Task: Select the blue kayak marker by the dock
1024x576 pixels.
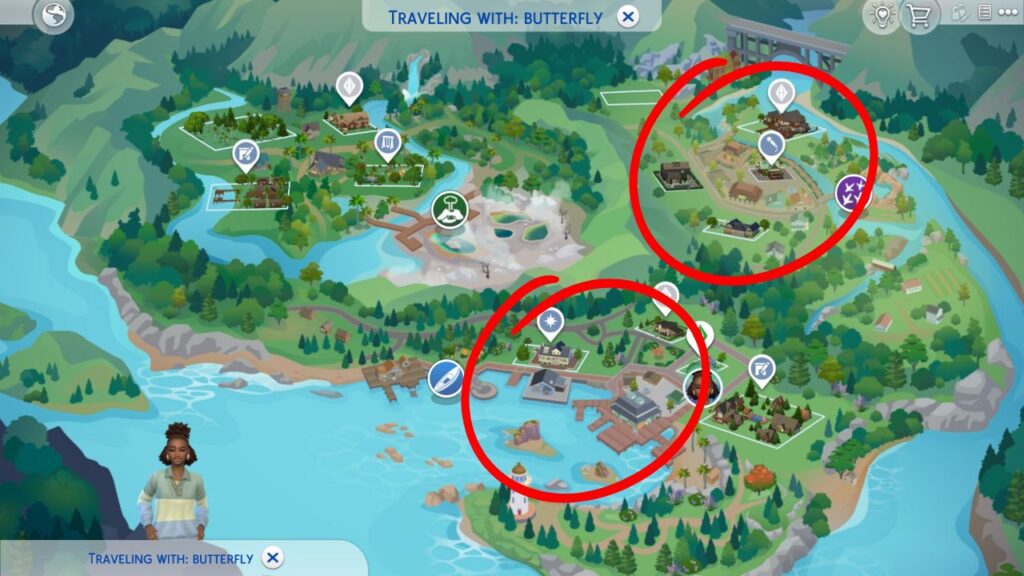Action: (x=445, y=379)
